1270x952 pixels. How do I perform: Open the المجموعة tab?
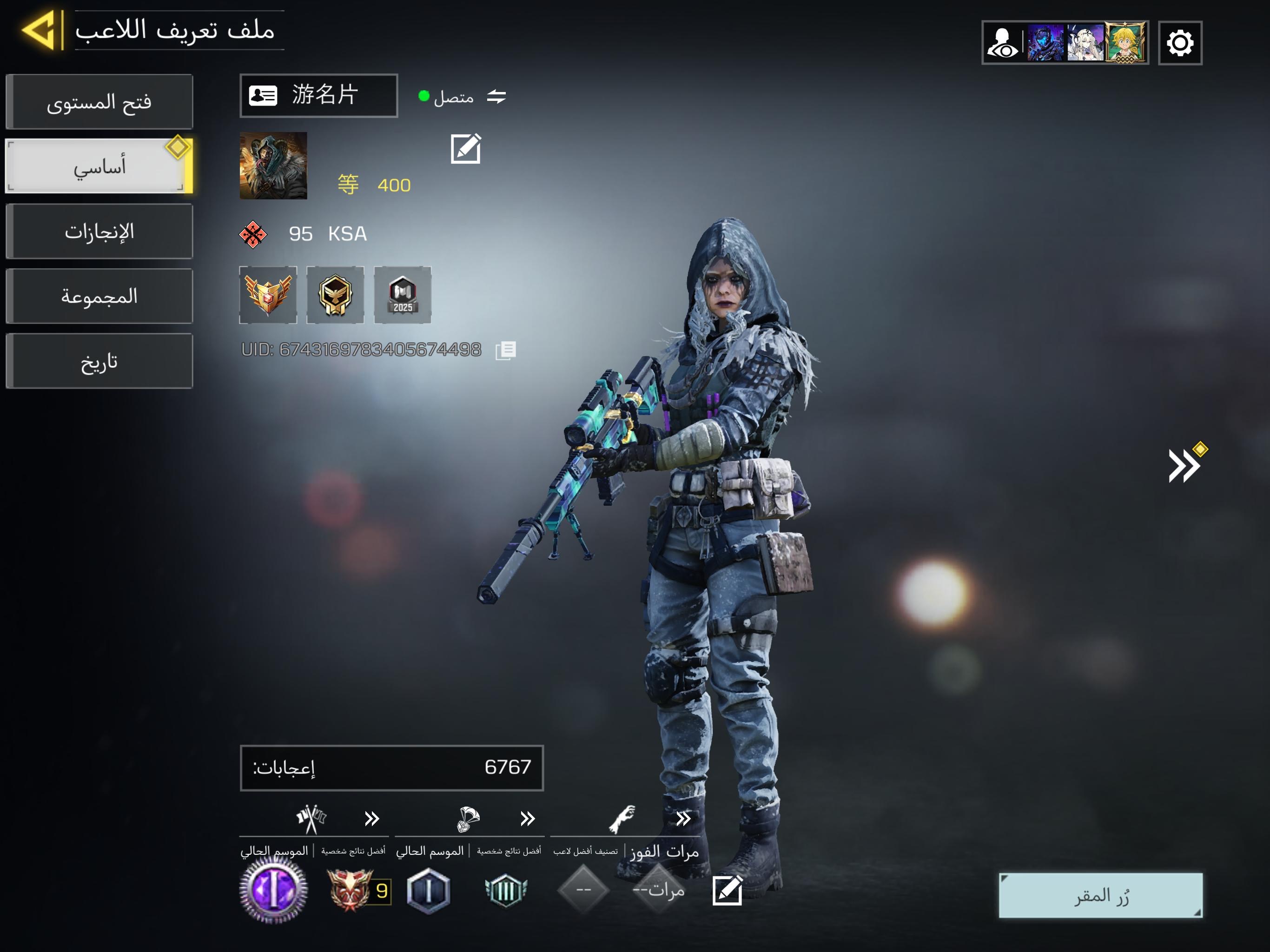click(x=99, y=296)
